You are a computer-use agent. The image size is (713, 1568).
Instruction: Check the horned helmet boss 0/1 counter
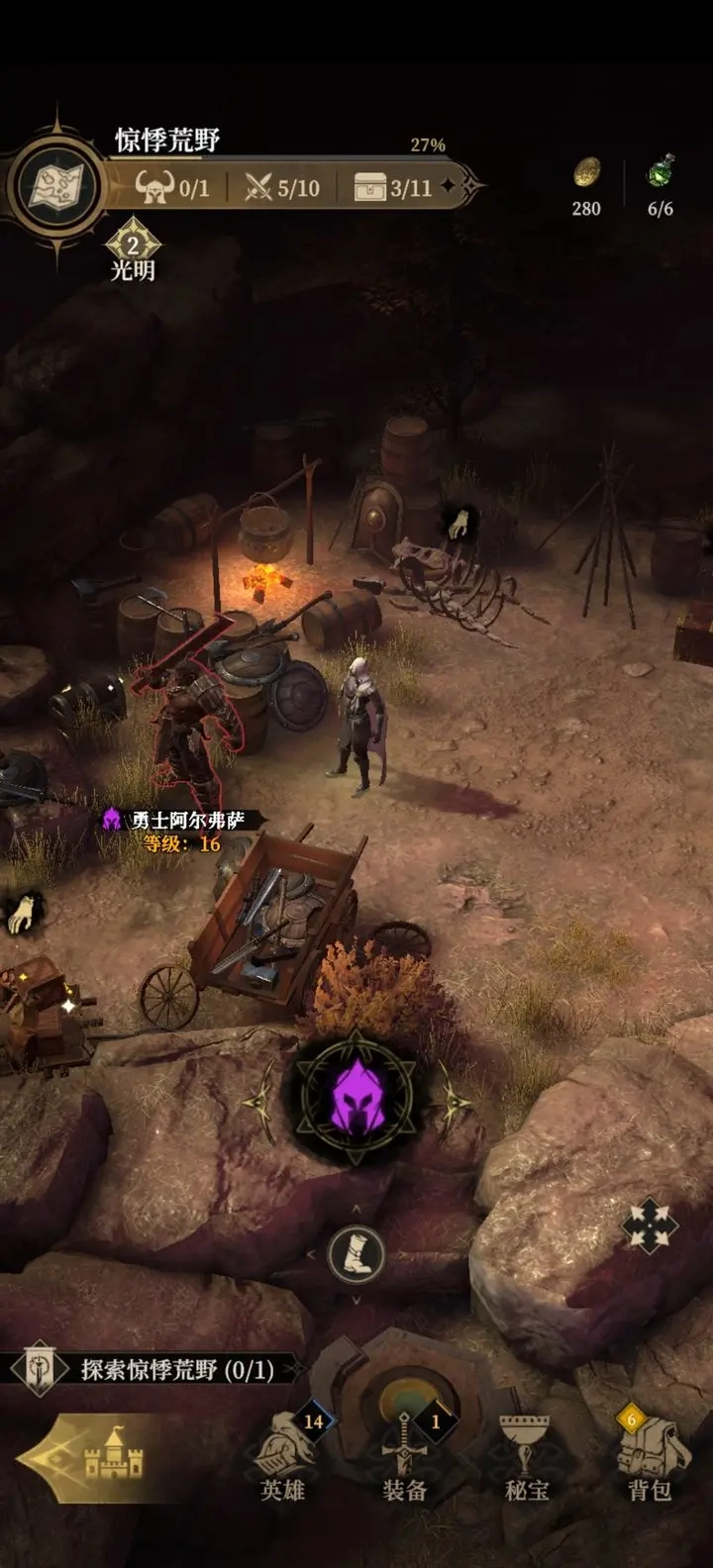pos(173,187)
